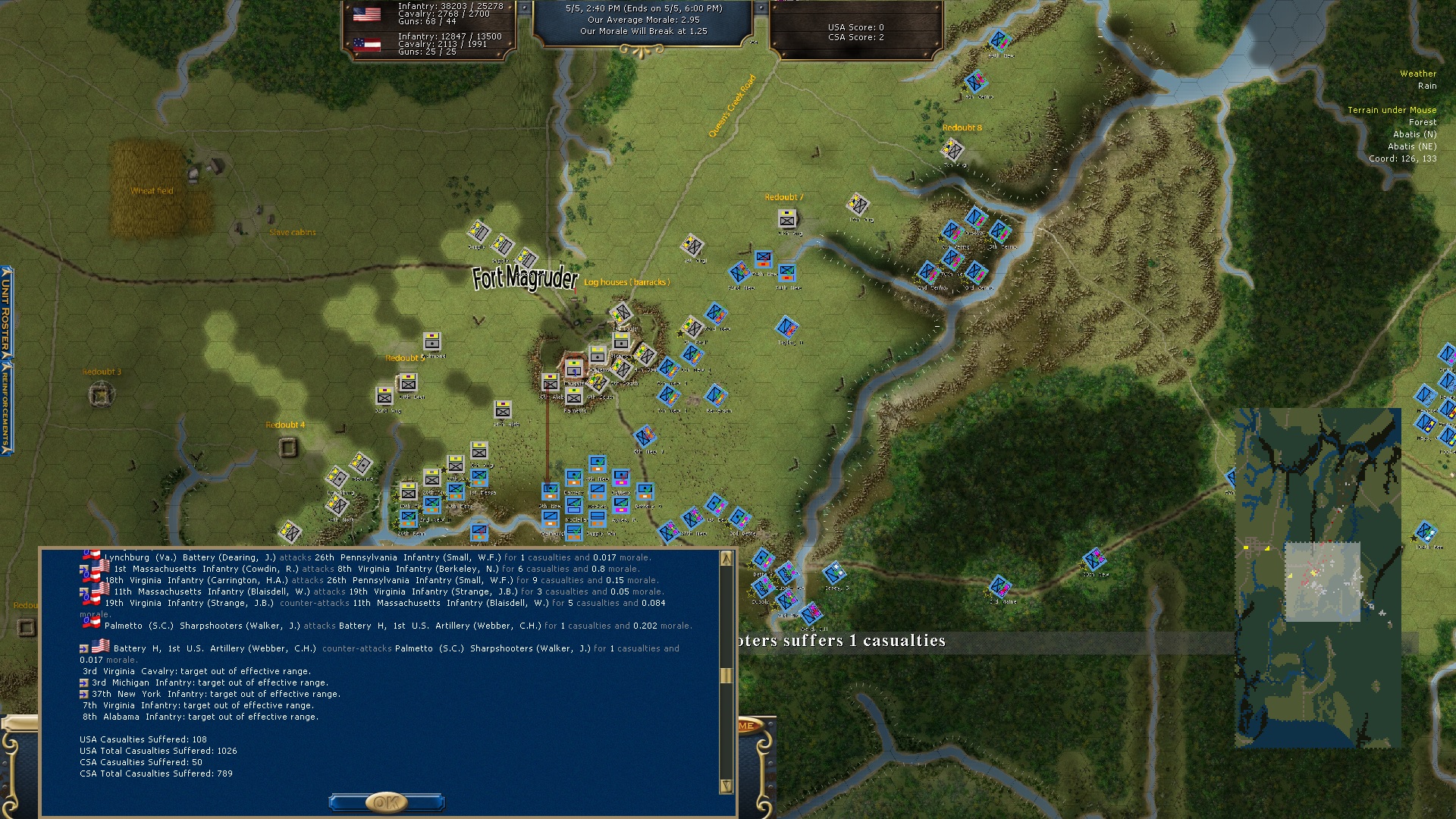Open the Reinforcements side tab
Image resolution: width=1456 pixels, height=819 pixels.
[6, 406]
